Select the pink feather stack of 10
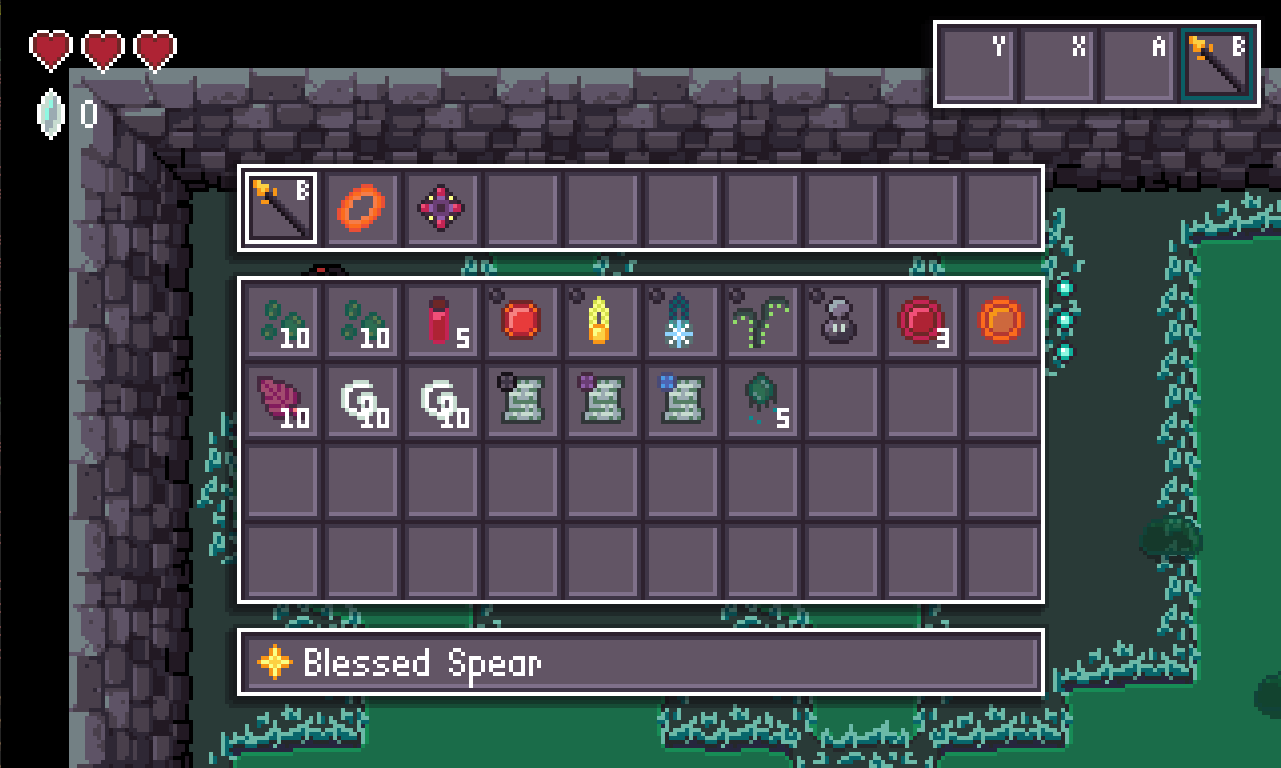Viewport: 1281px width, 768px height. [x=283, y=400]
